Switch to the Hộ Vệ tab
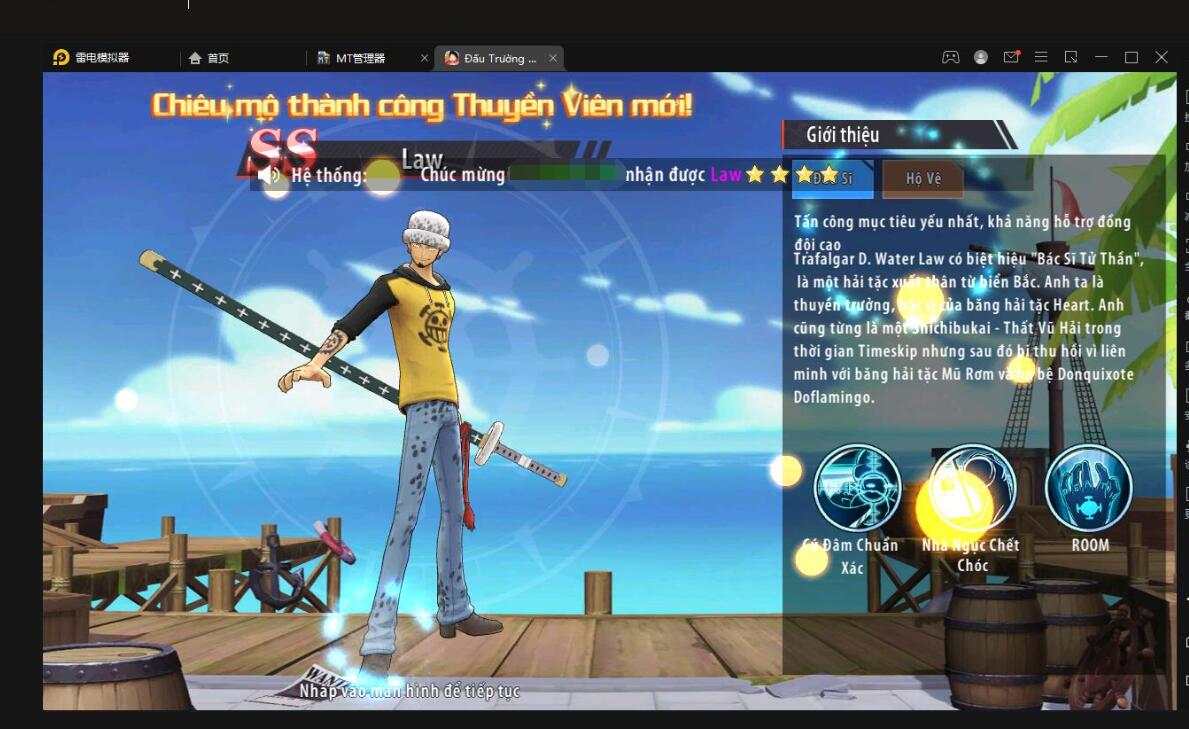 [923, 179]
